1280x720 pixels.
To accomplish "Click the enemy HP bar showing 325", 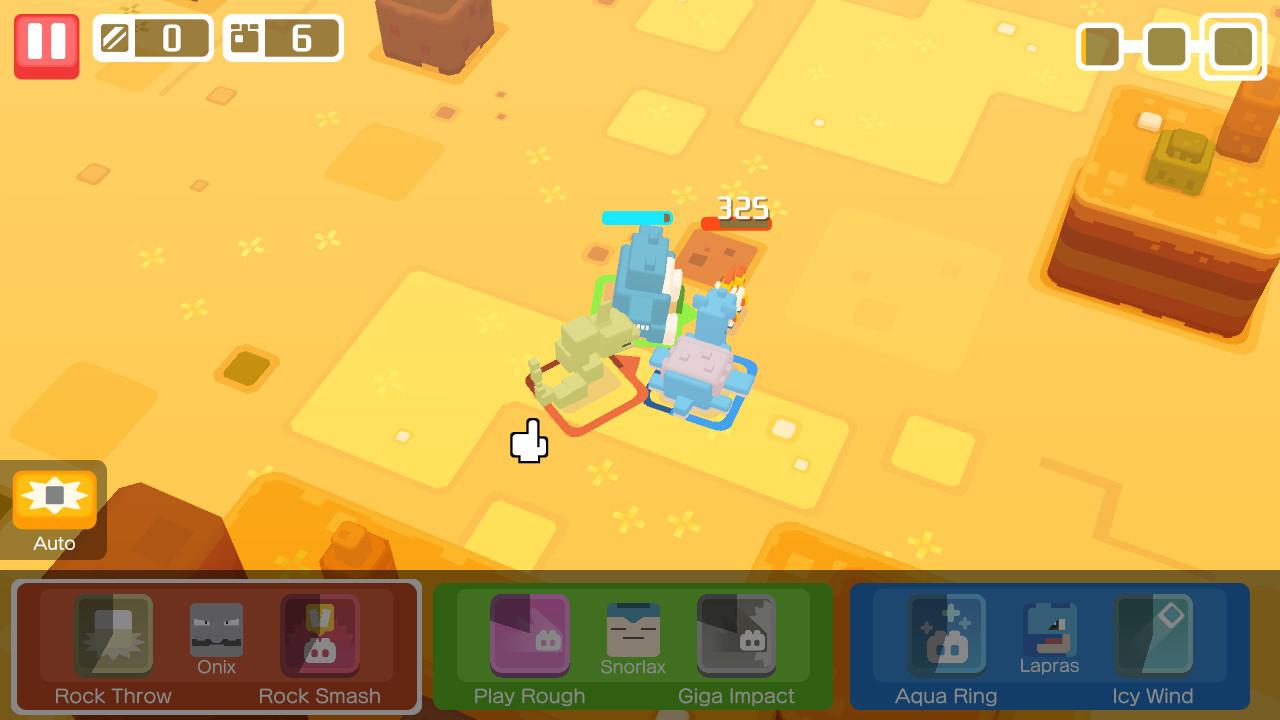I will point(737,221).
